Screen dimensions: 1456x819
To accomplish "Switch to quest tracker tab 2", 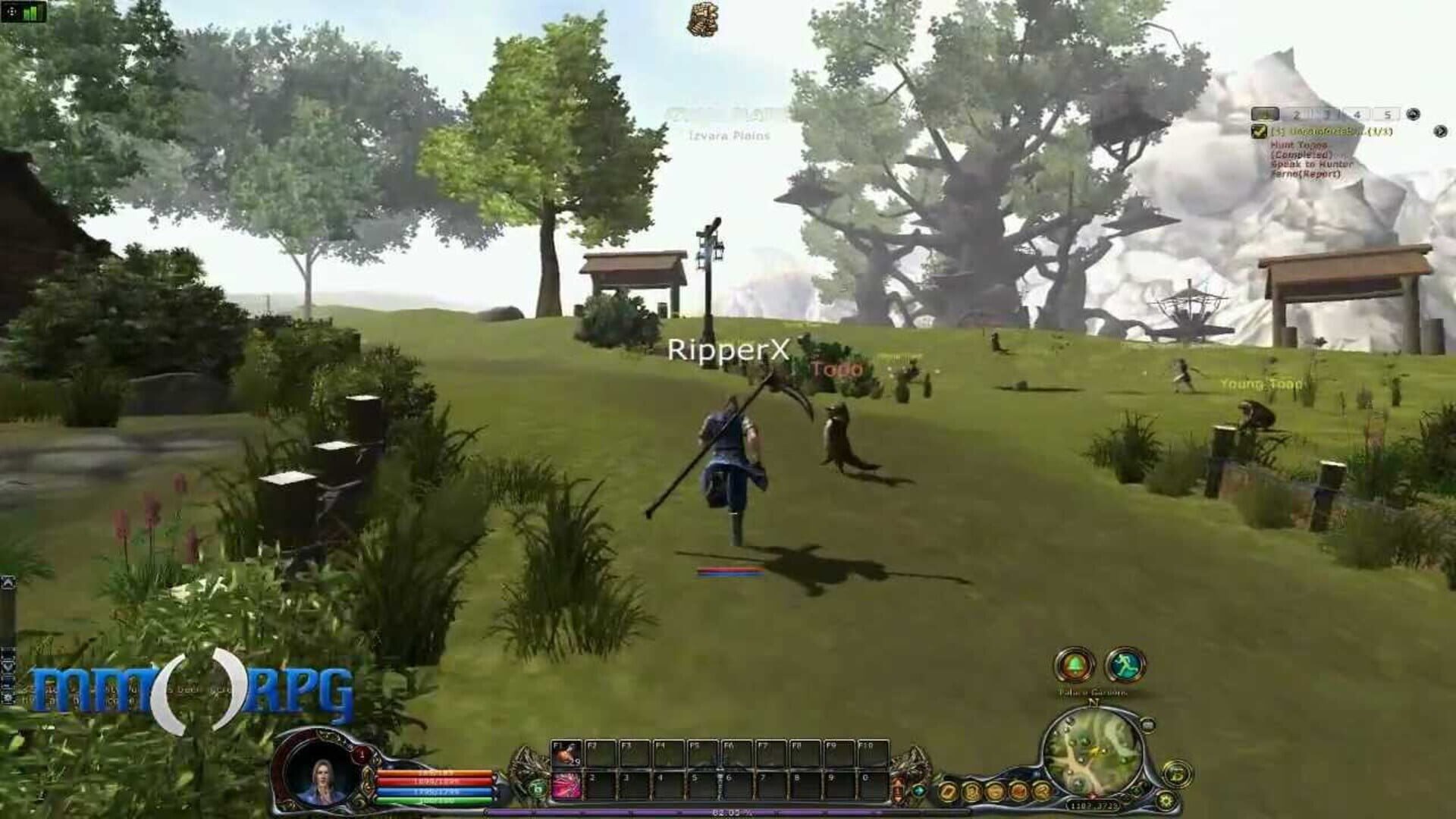I will coord(1295,114).
